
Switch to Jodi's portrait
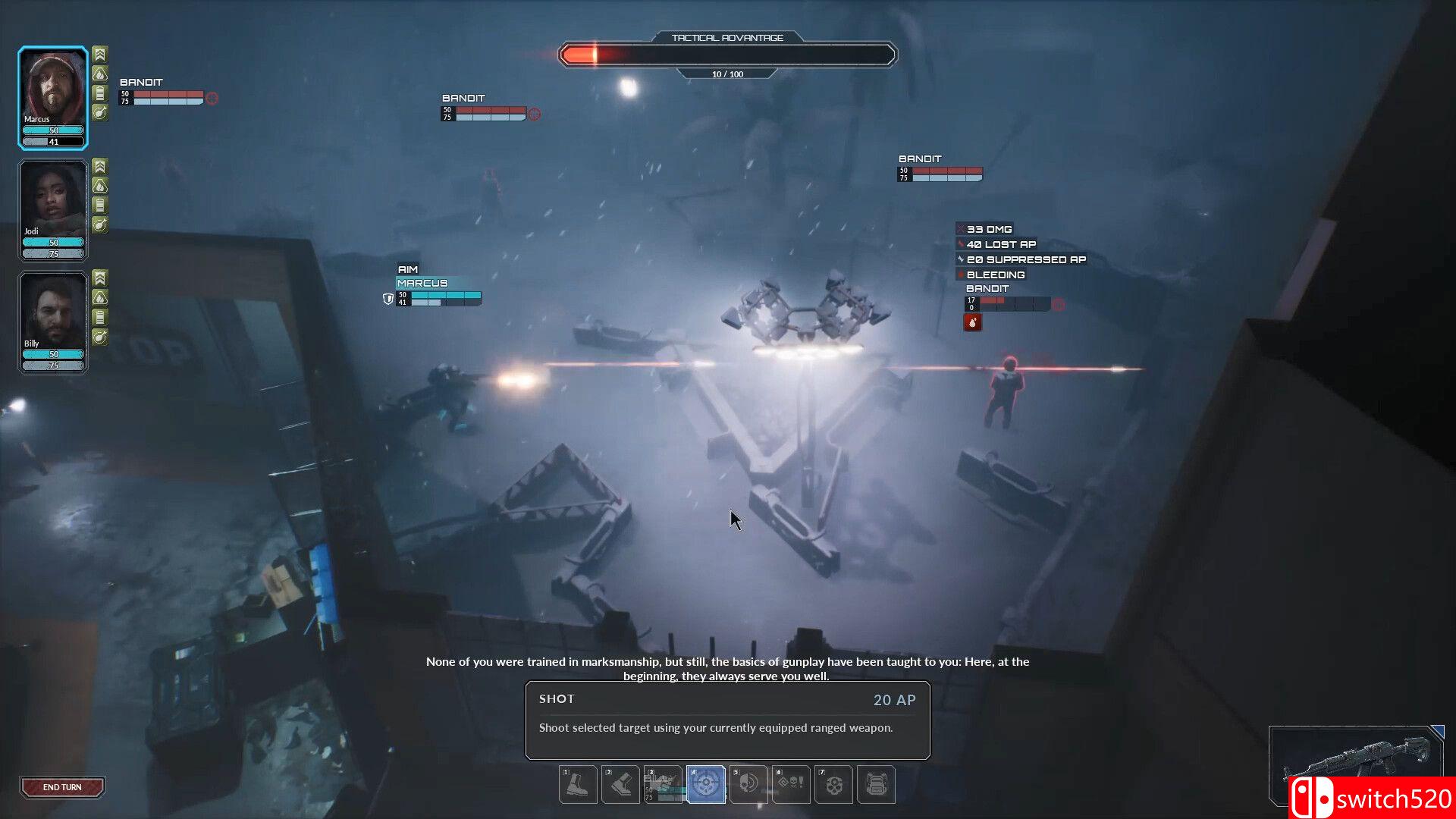coord(52,201)
